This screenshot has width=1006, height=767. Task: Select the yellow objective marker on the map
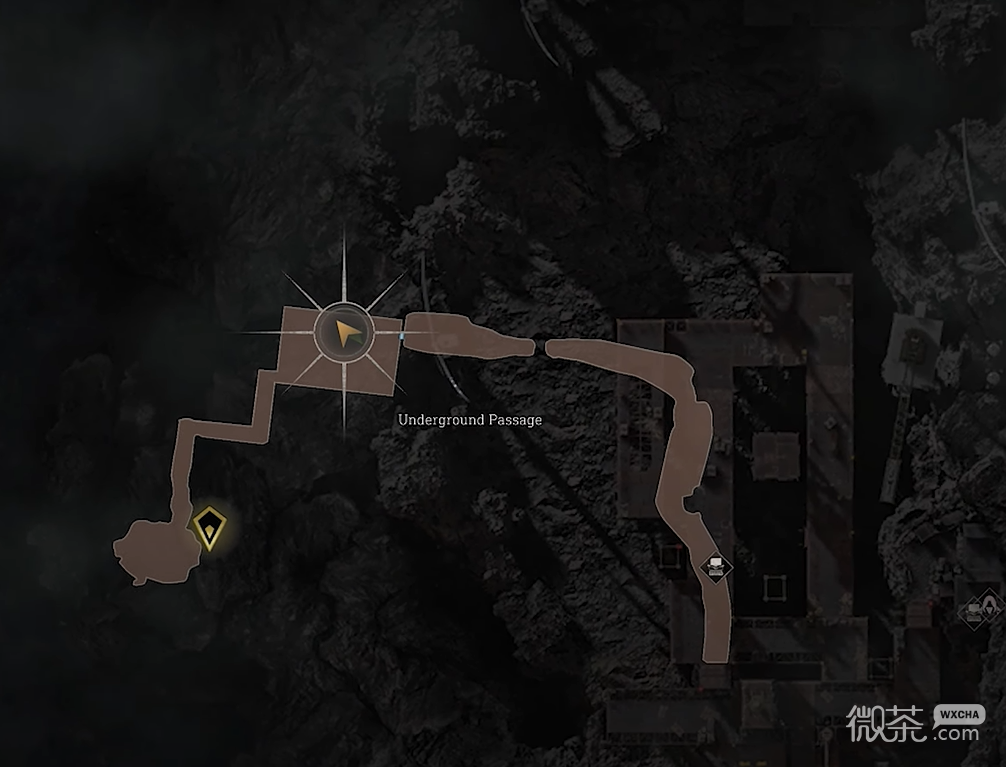point(208,526)
